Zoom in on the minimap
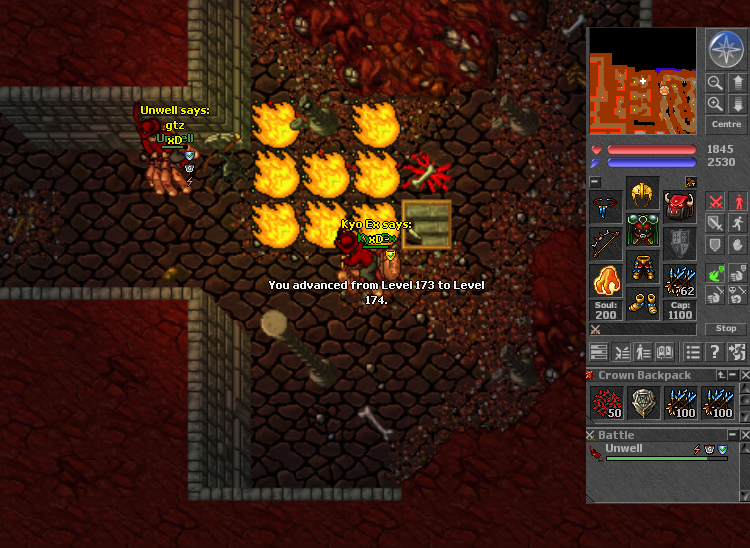The height and width of the screenshot is (548, 750). 715,103
